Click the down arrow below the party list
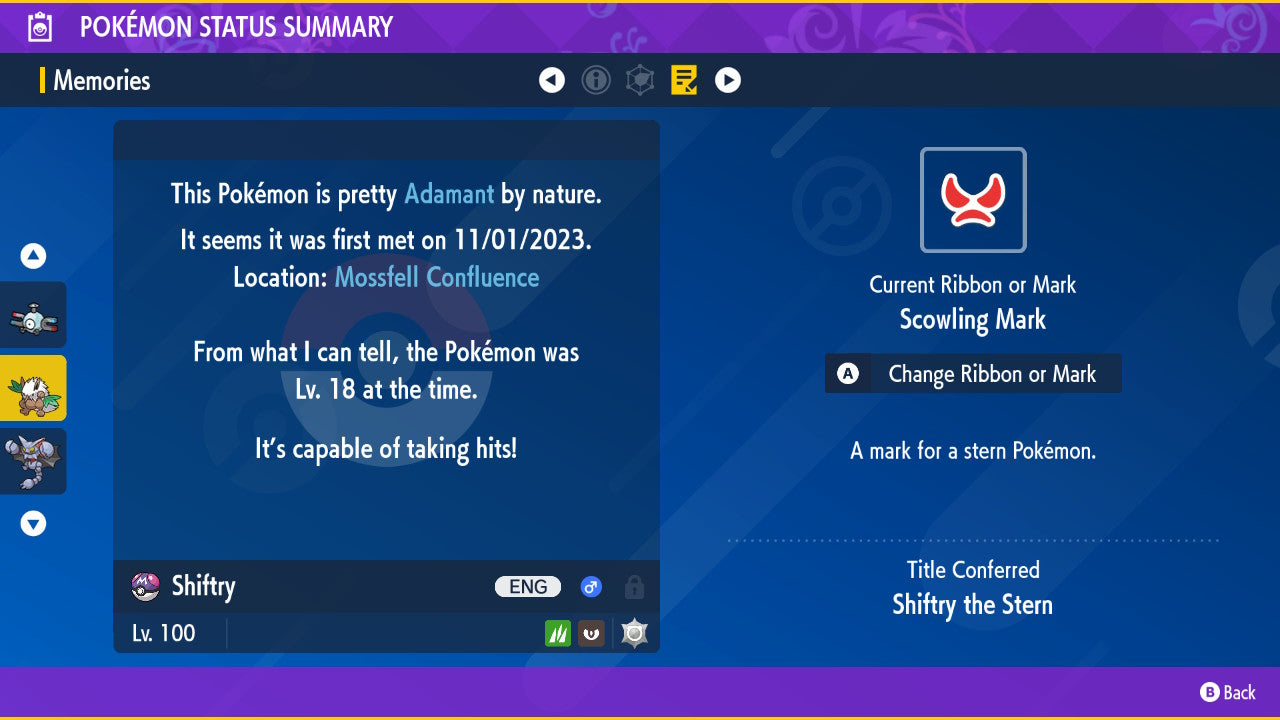This screenshot has height=720, width=1280. [32, 522]
